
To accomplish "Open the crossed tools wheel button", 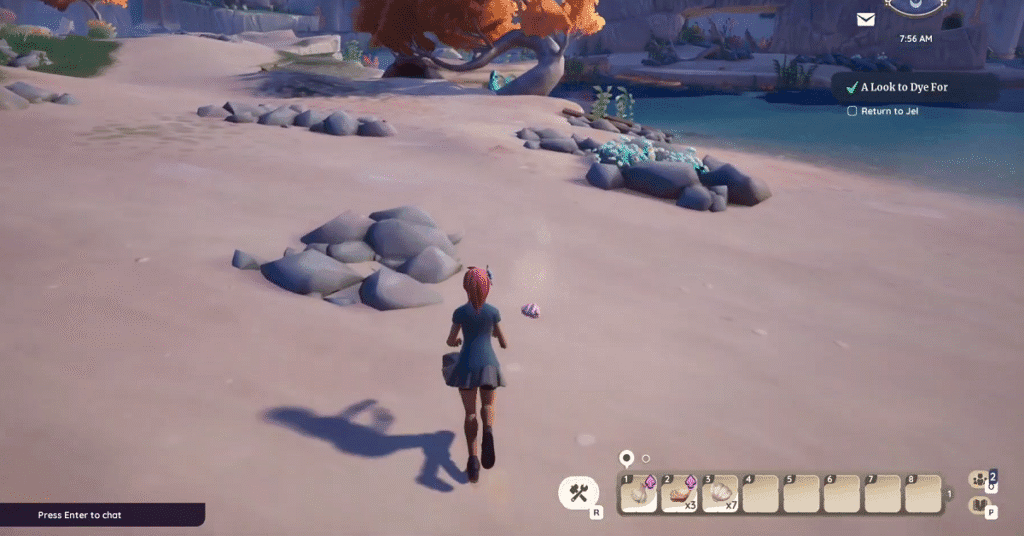I will coord(578,492).
